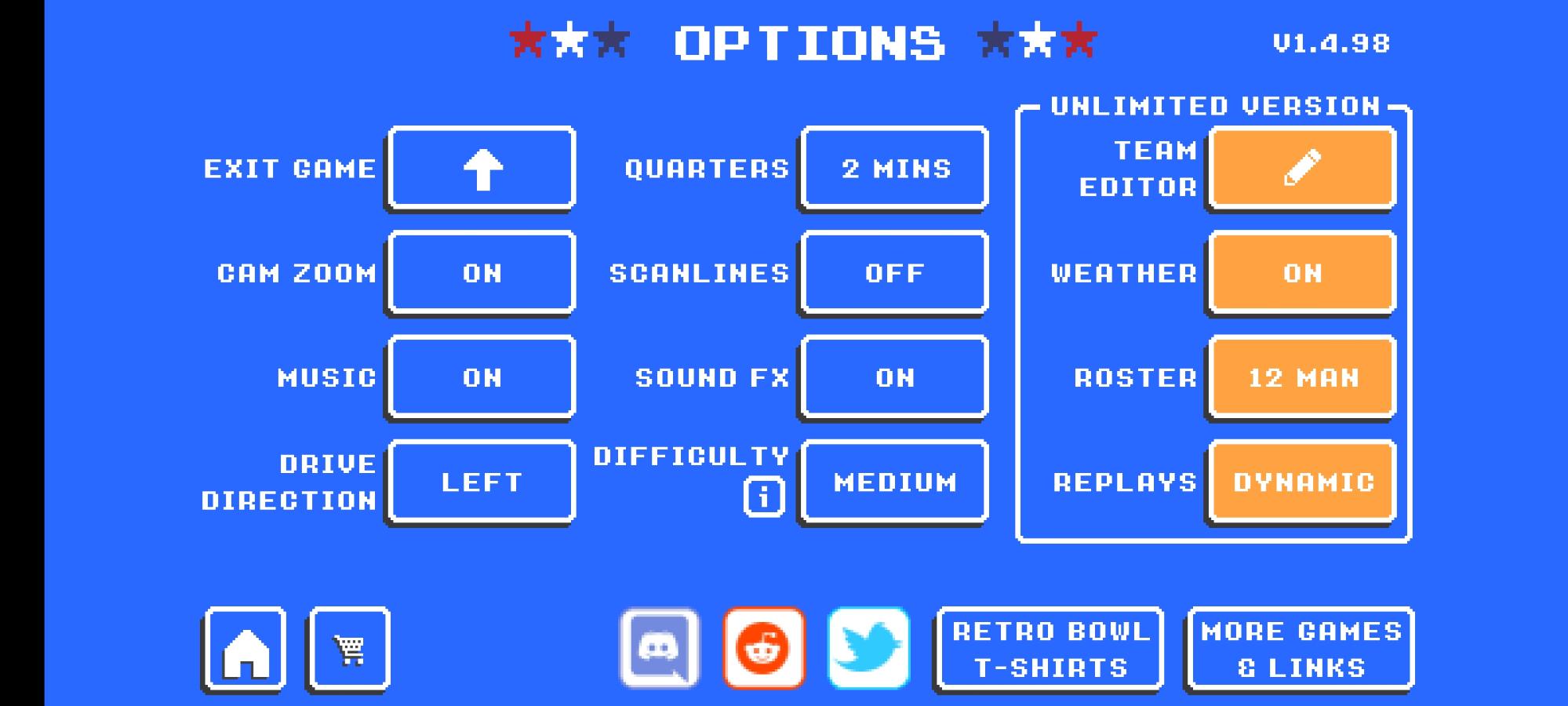Change Quarters length from 2 mins
1568x706 pixels.
(893, 168)
